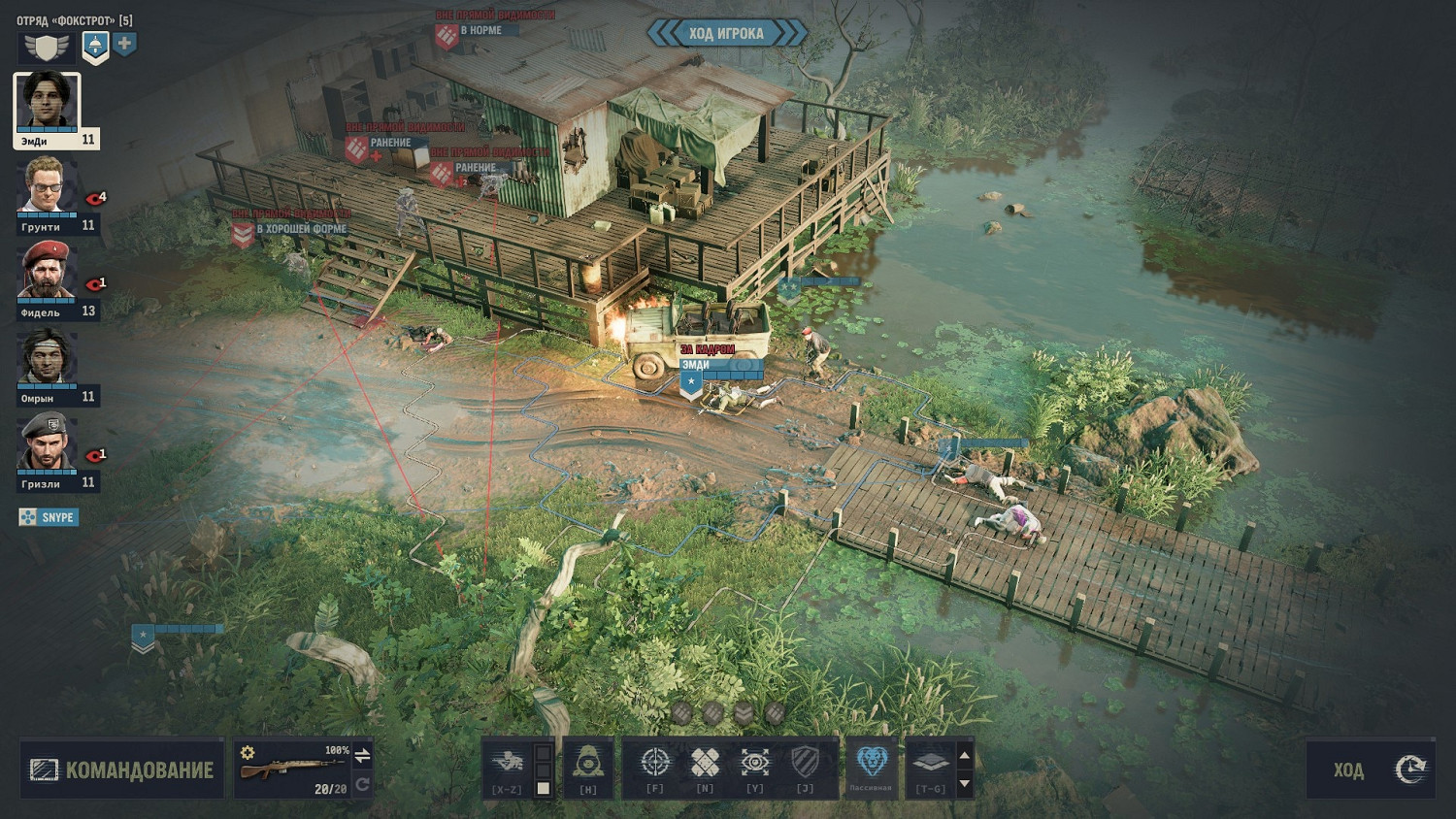Swap weapon set with arrows icon
The width and height of the screenshot is (1456, 819).
coord(362,755)
